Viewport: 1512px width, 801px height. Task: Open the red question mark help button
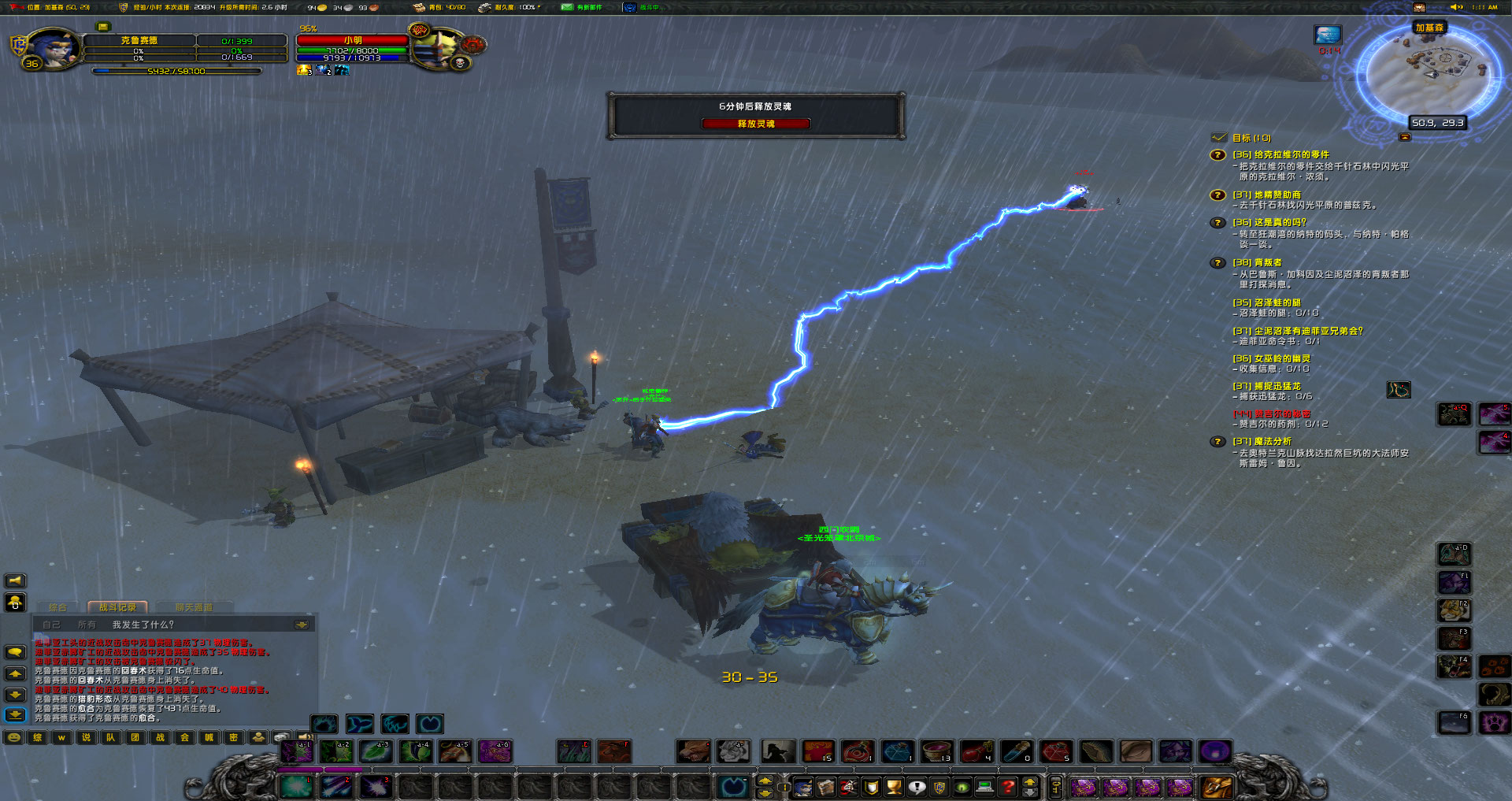(x=1008, y=786)
